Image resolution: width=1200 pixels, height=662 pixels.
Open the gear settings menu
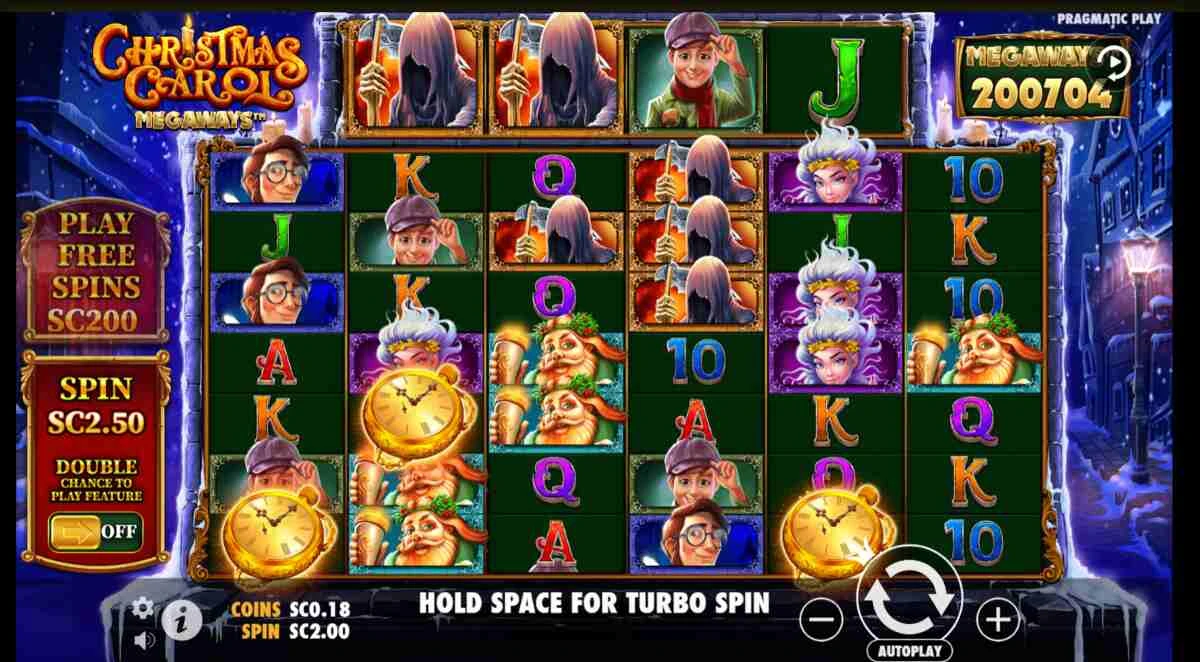point(144,607)
